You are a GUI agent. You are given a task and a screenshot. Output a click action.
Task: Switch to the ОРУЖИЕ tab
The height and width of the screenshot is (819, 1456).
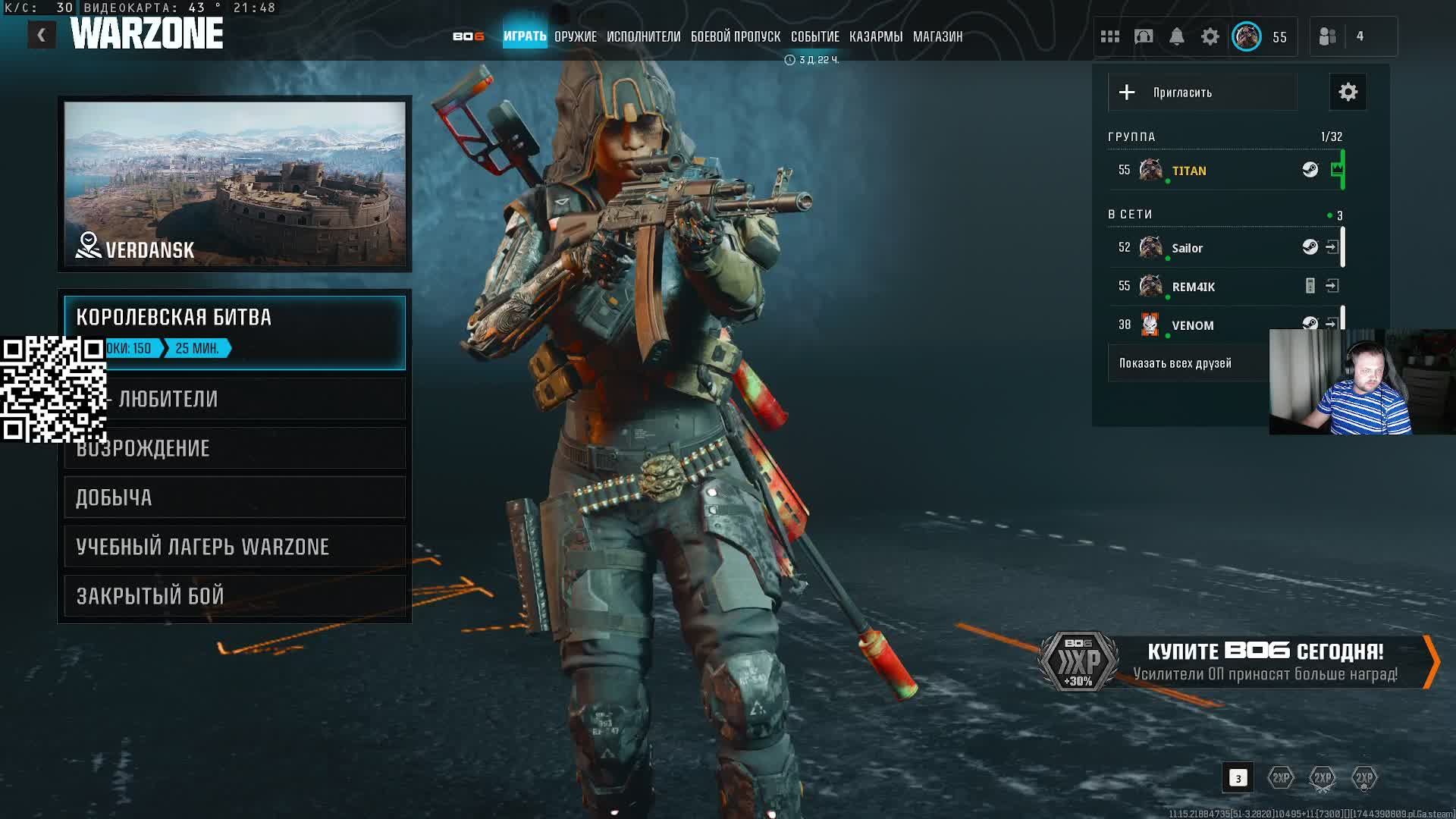[575, 36]
